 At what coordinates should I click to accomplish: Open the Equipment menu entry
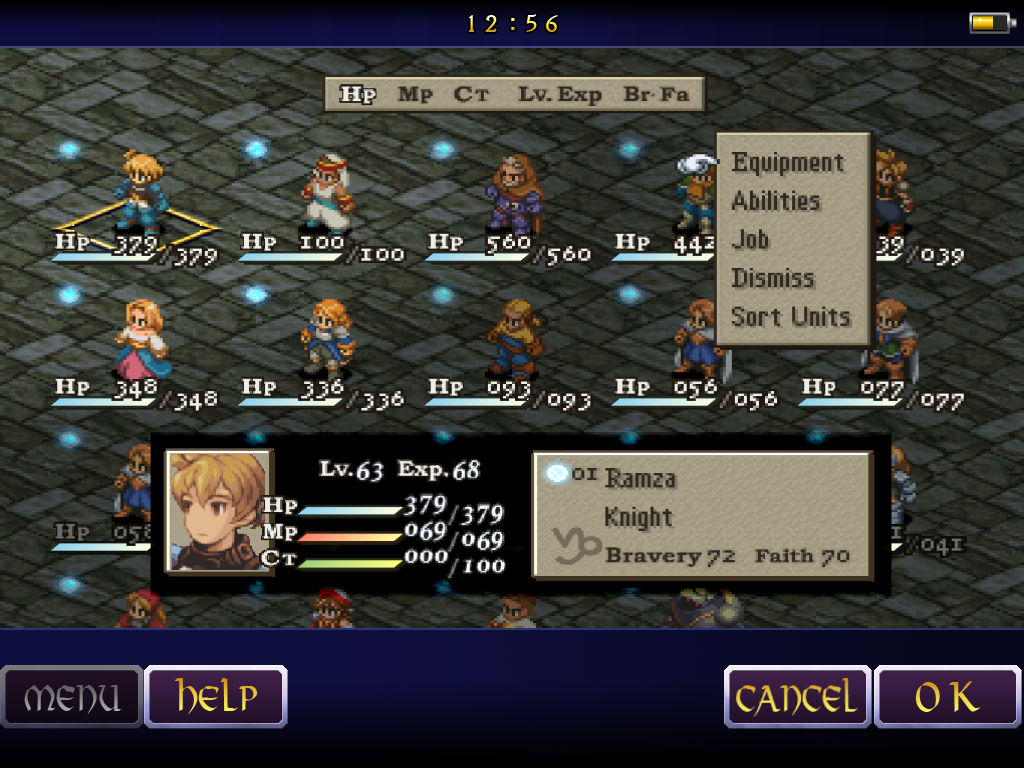point(788,163)
